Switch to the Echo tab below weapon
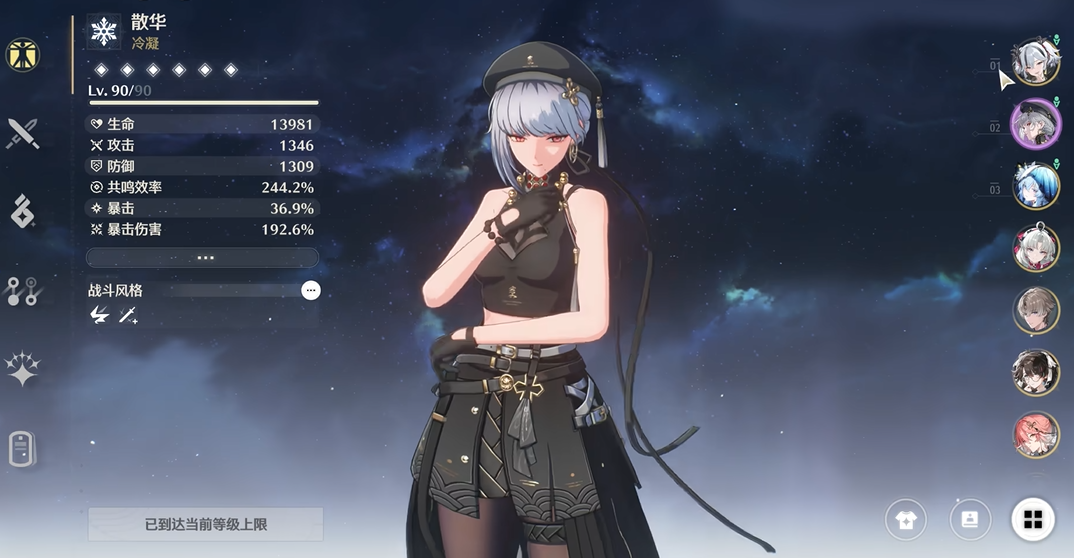This screenshot has height=558, width=1074. tap(22, 212)
